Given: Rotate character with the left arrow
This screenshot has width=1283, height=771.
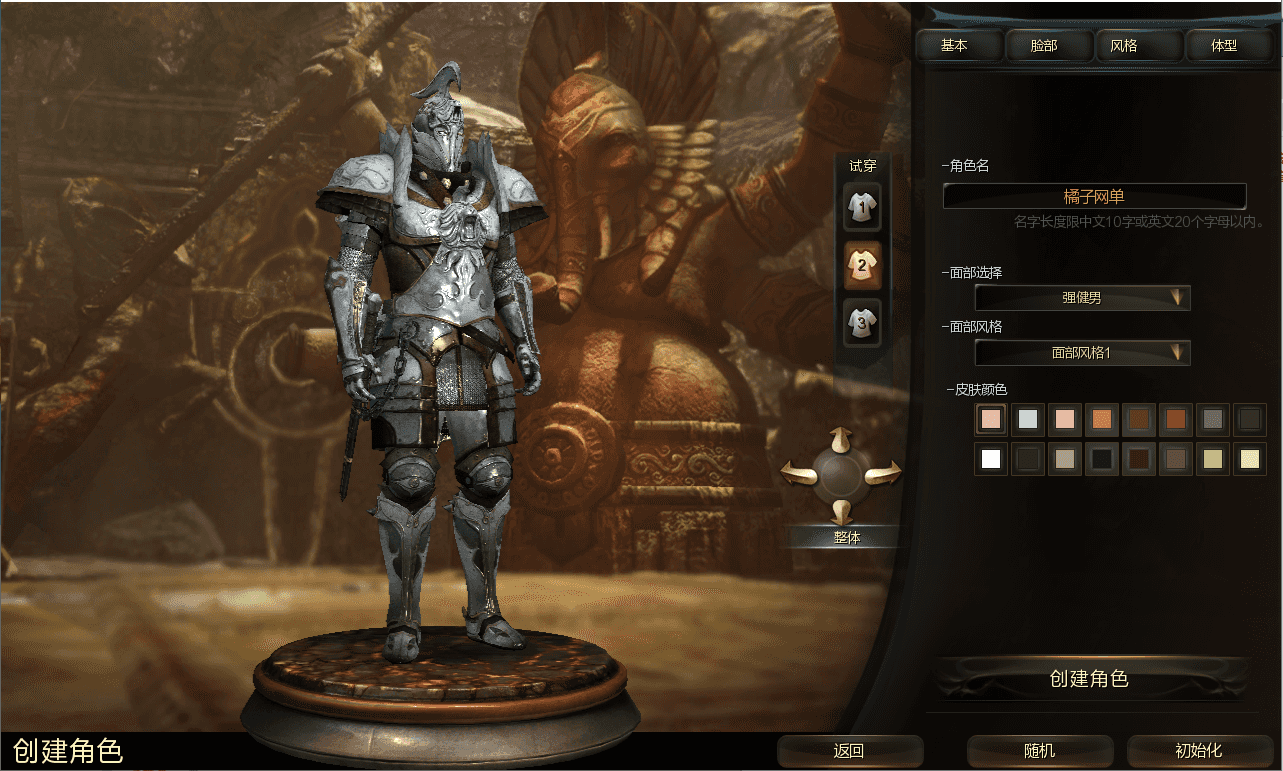Looking at the screenshot, I should [798, 473].
